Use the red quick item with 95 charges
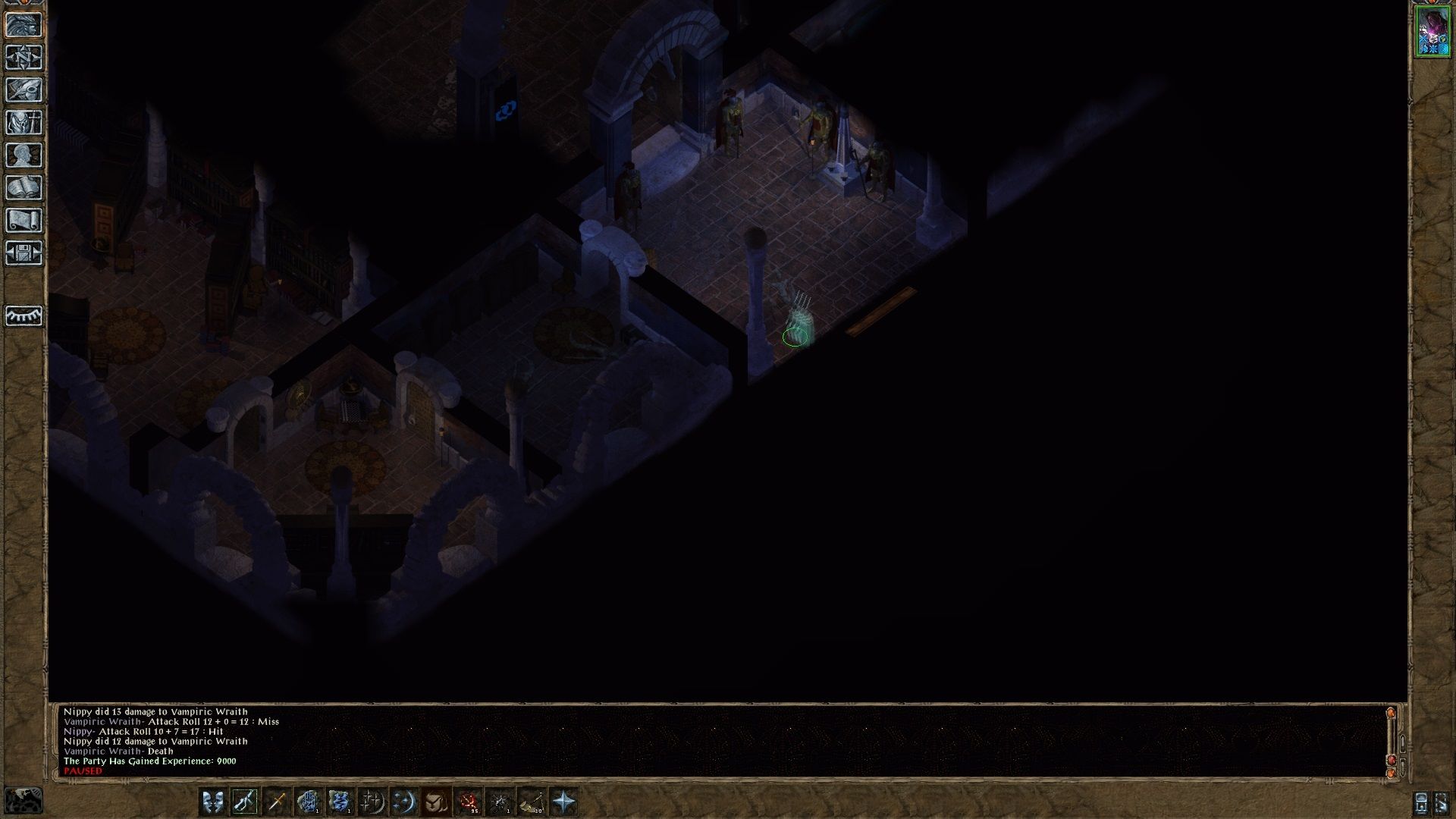Screen dimensions: 1456x819 point(469,800)
